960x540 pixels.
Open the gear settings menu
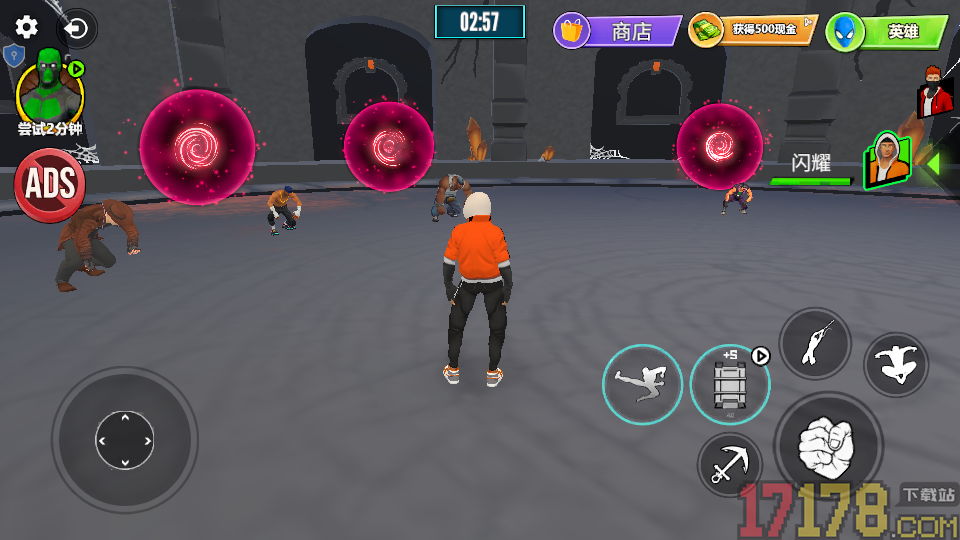[x=27, y=27]
